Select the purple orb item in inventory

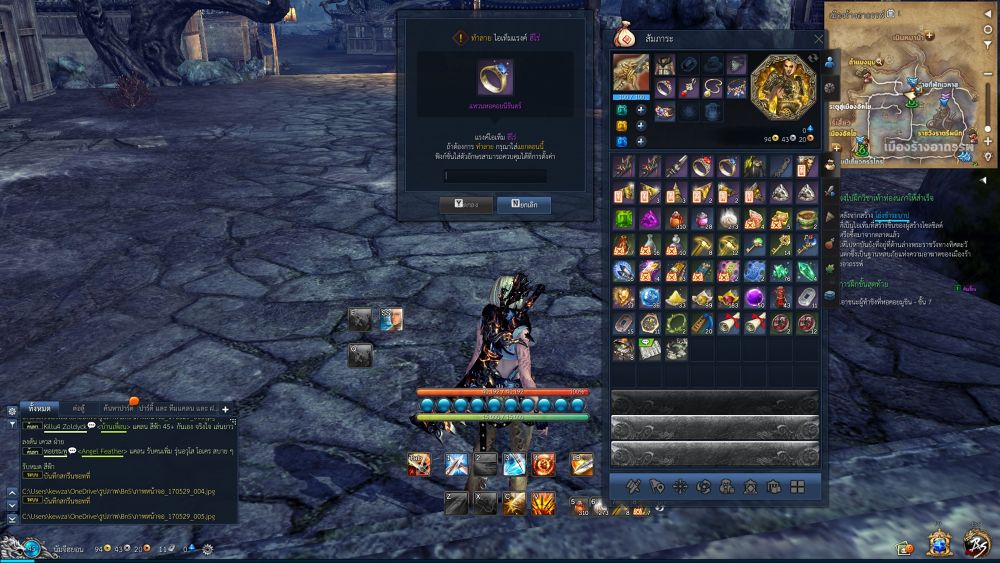click(779, 297)
